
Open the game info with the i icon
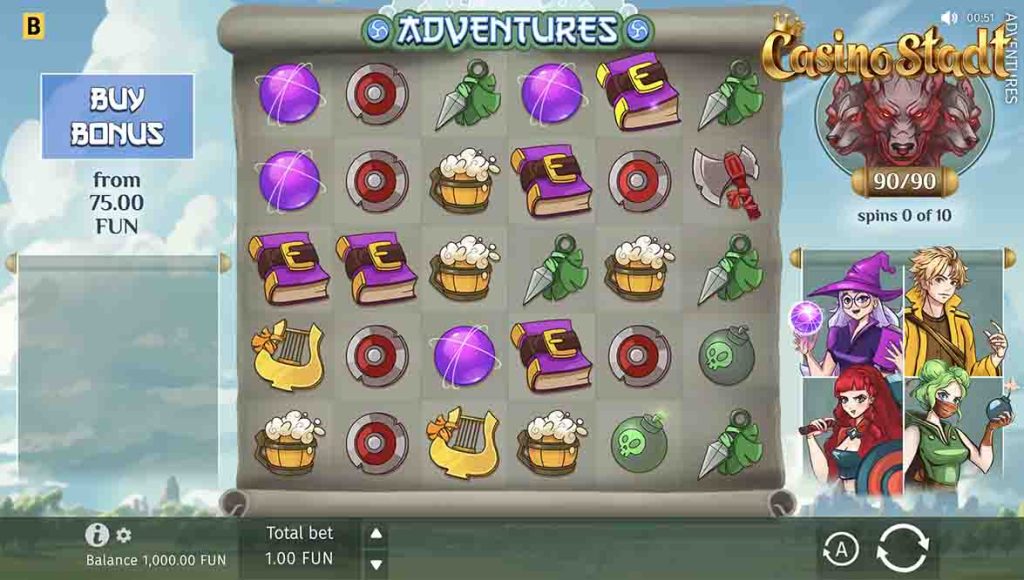(x=97, y=535)
